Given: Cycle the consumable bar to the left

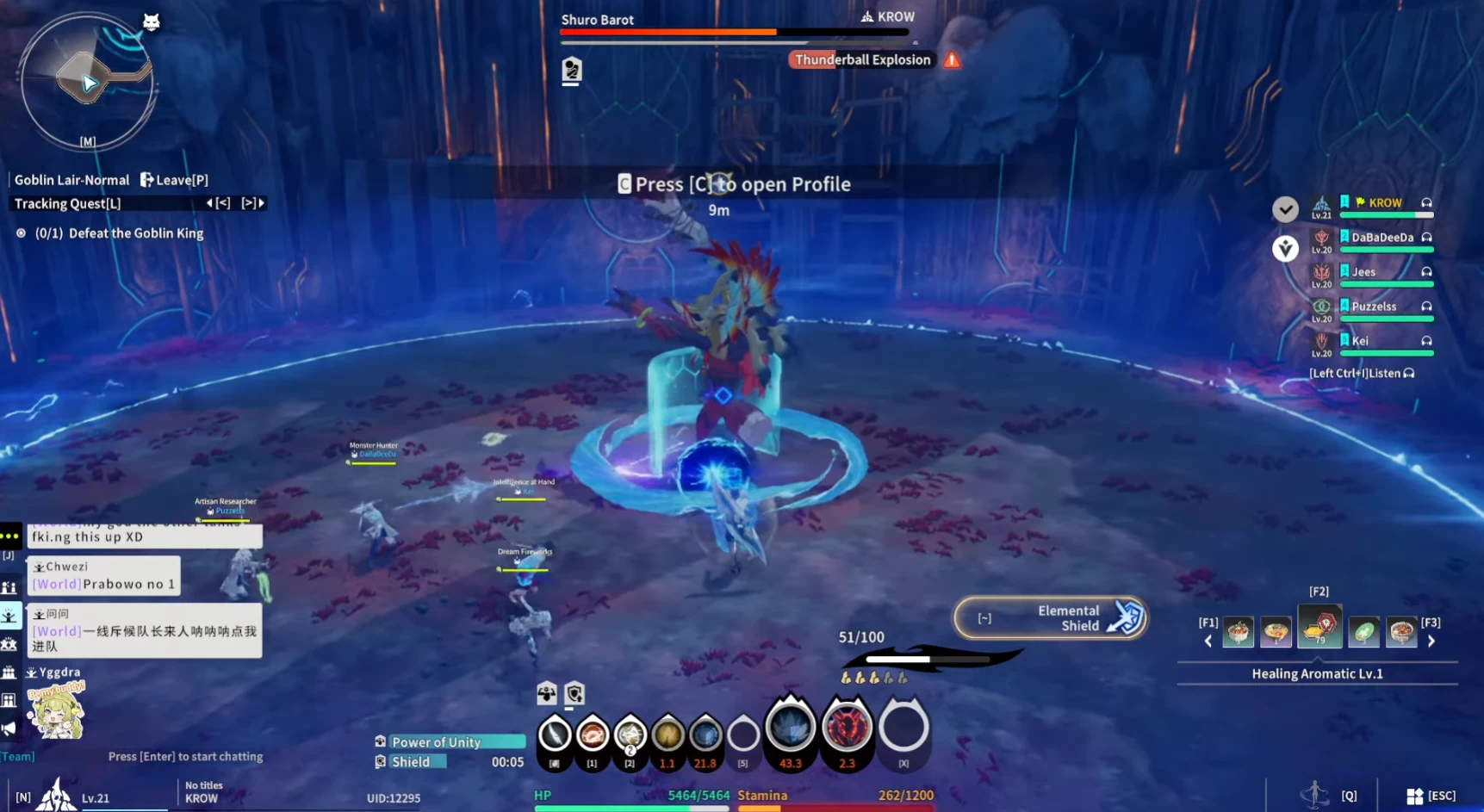Looking at the screenshot, I should 1208,642.
